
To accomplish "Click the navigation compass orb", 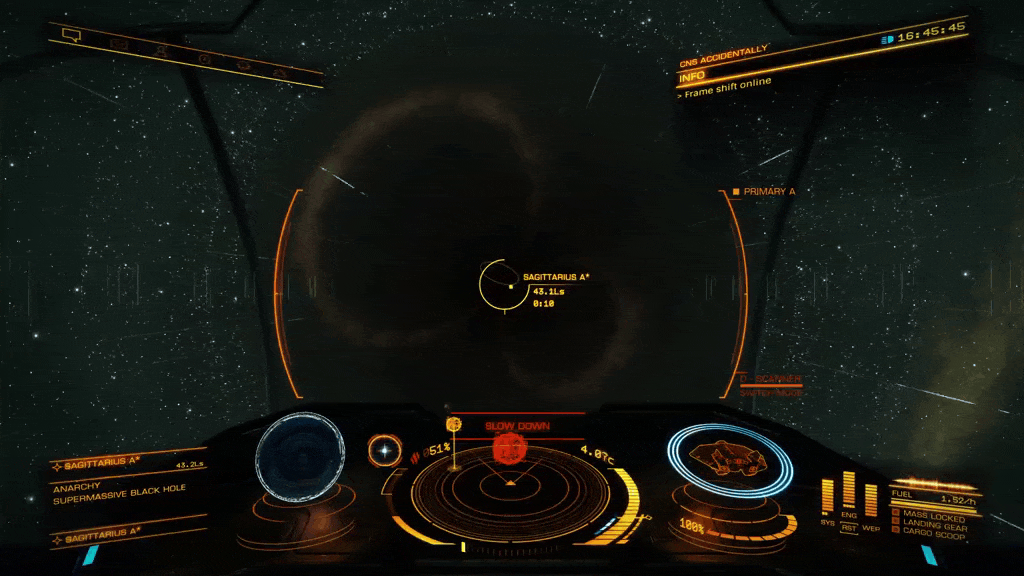I will click(x=381, y=450).
